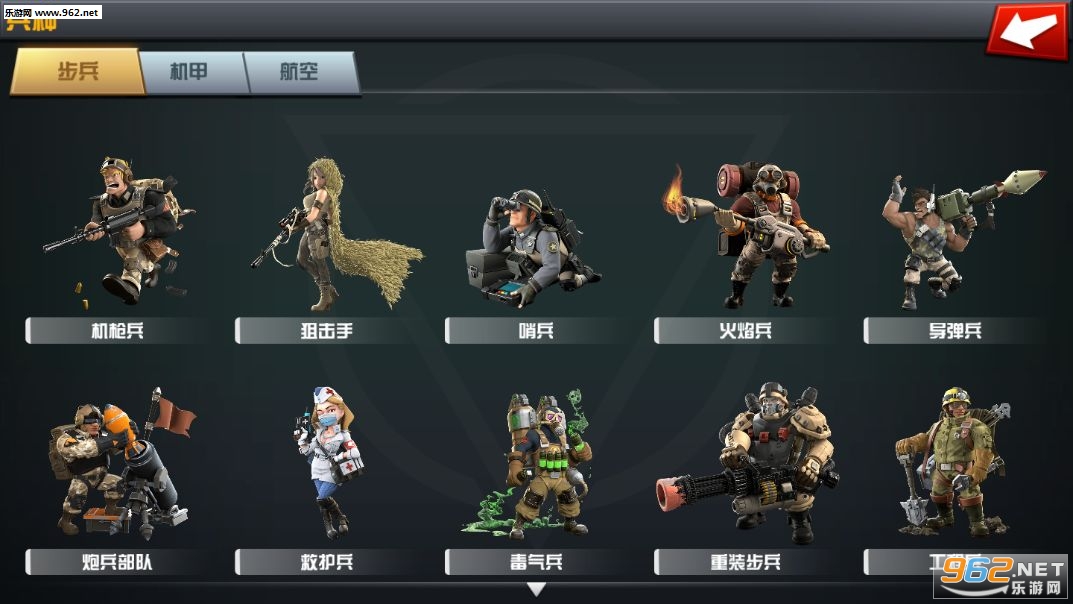Image resolution: width=1073 pixels, height=604 pixels.
Task: Open the 炮兵部队 artillery unit
Action: (x=117, y=465)
